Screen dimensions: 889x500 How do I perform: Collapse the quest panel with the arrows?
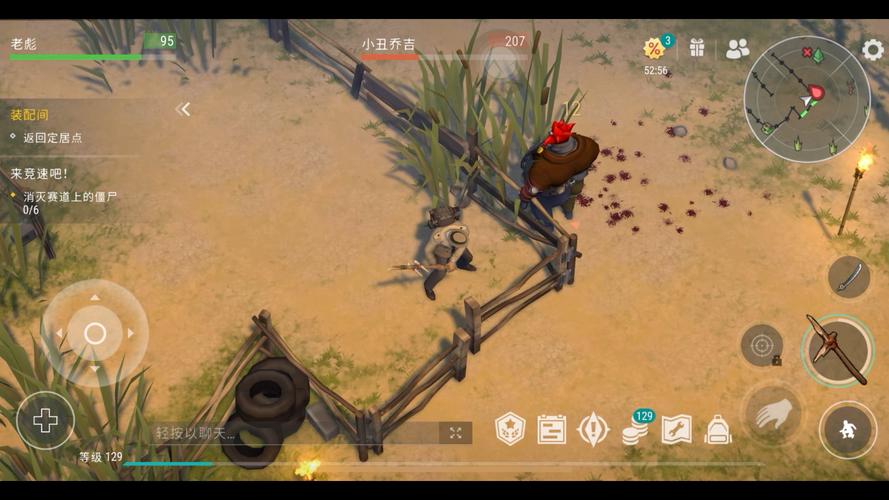(x=183, y=109)
